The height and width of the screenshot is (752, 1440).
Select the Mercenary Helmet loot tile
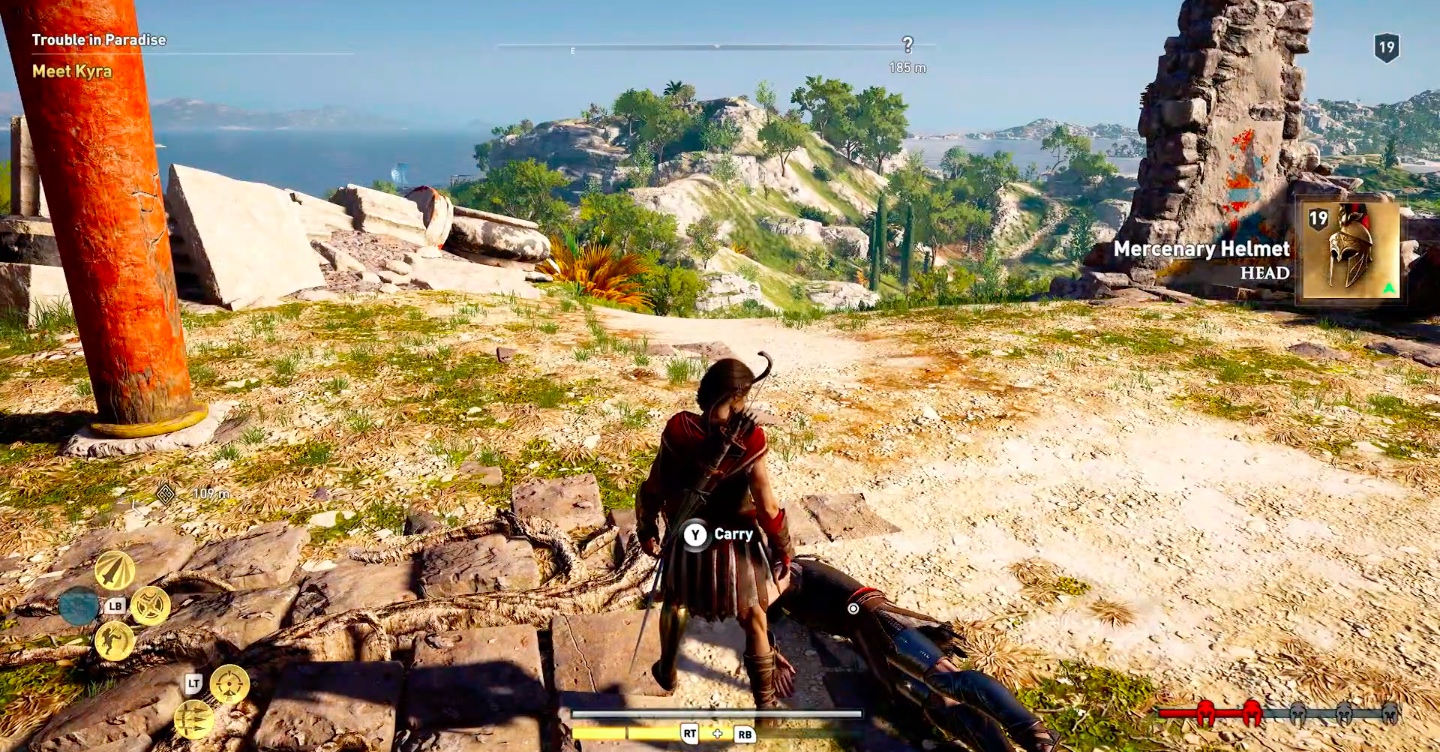(x=1348, y=248)
